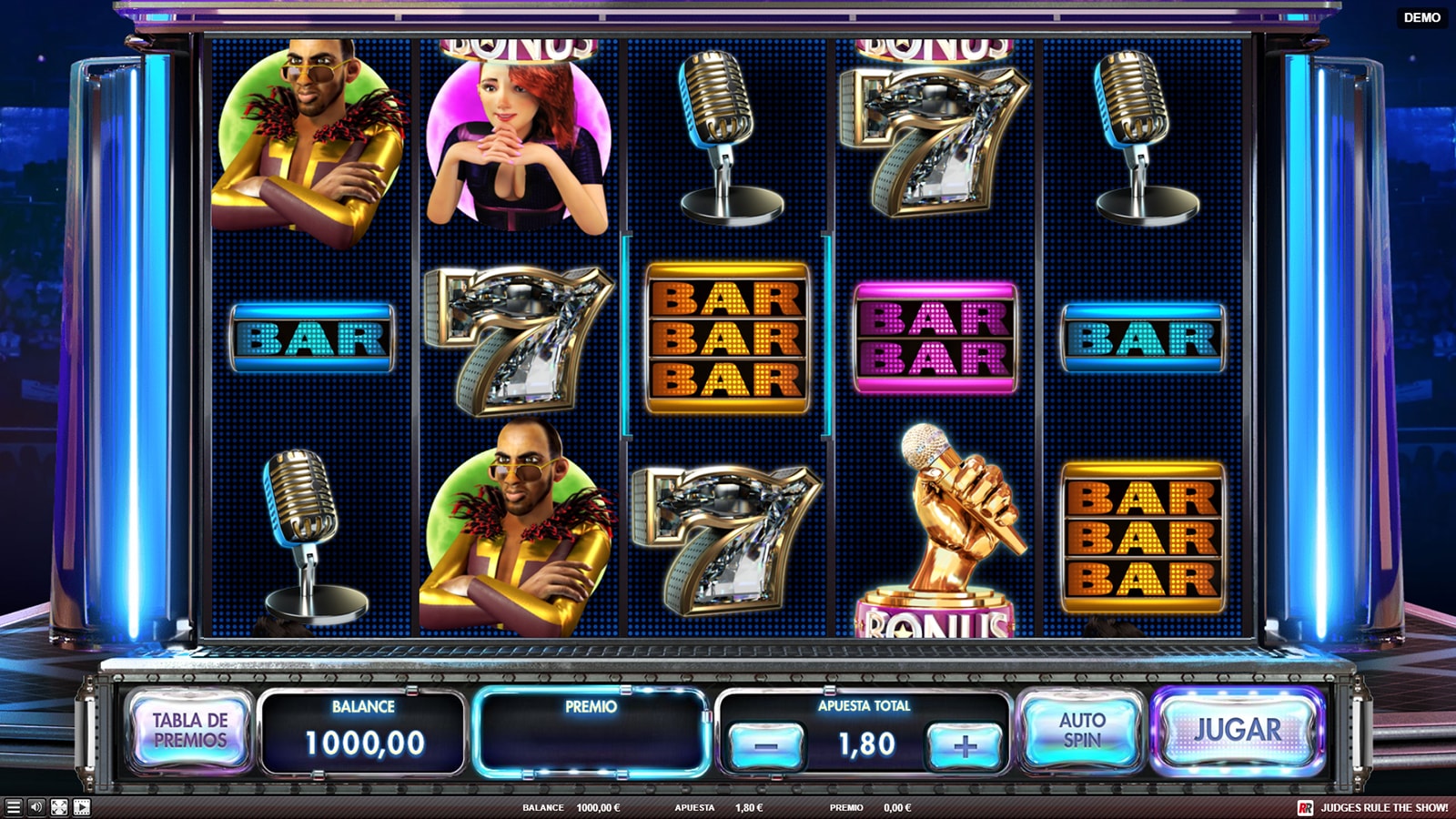
Task: Activate Auto Spin
Action: coord(1081,731)
